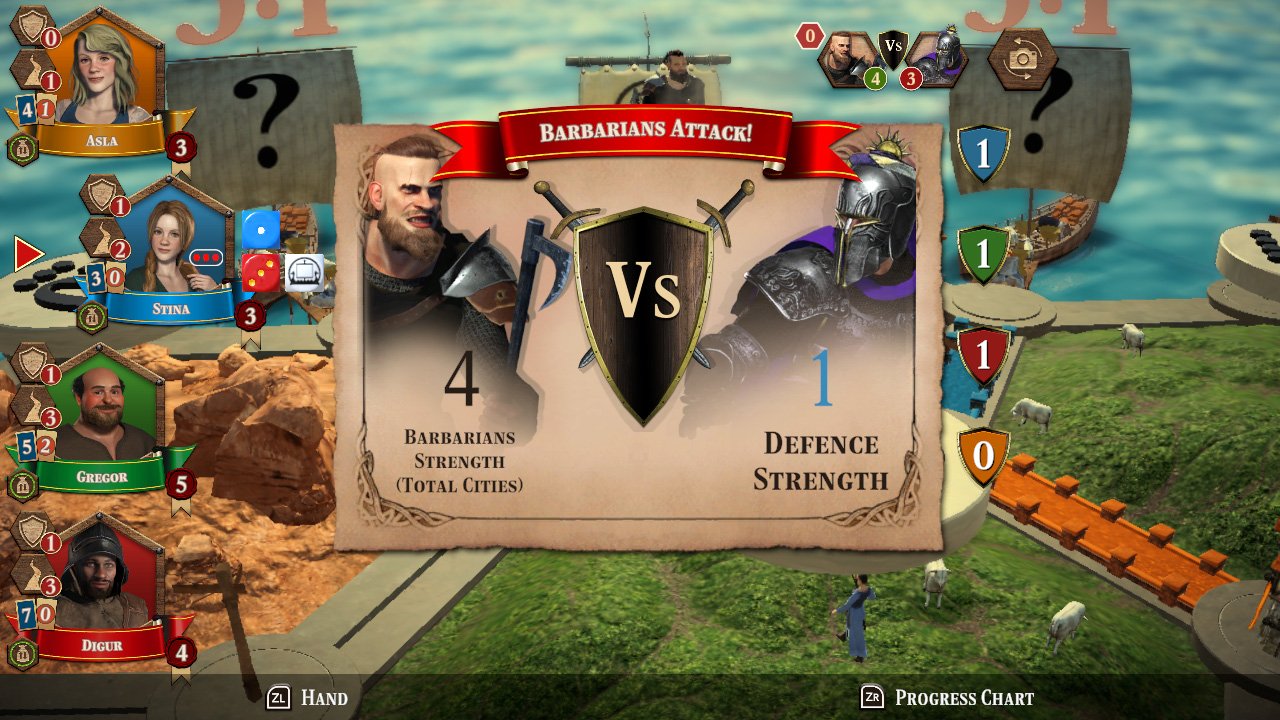Click the red event die
Image resolution: width=1280 pixels, height=720 pixels.
pyautogui.click(x=262, y=272)
